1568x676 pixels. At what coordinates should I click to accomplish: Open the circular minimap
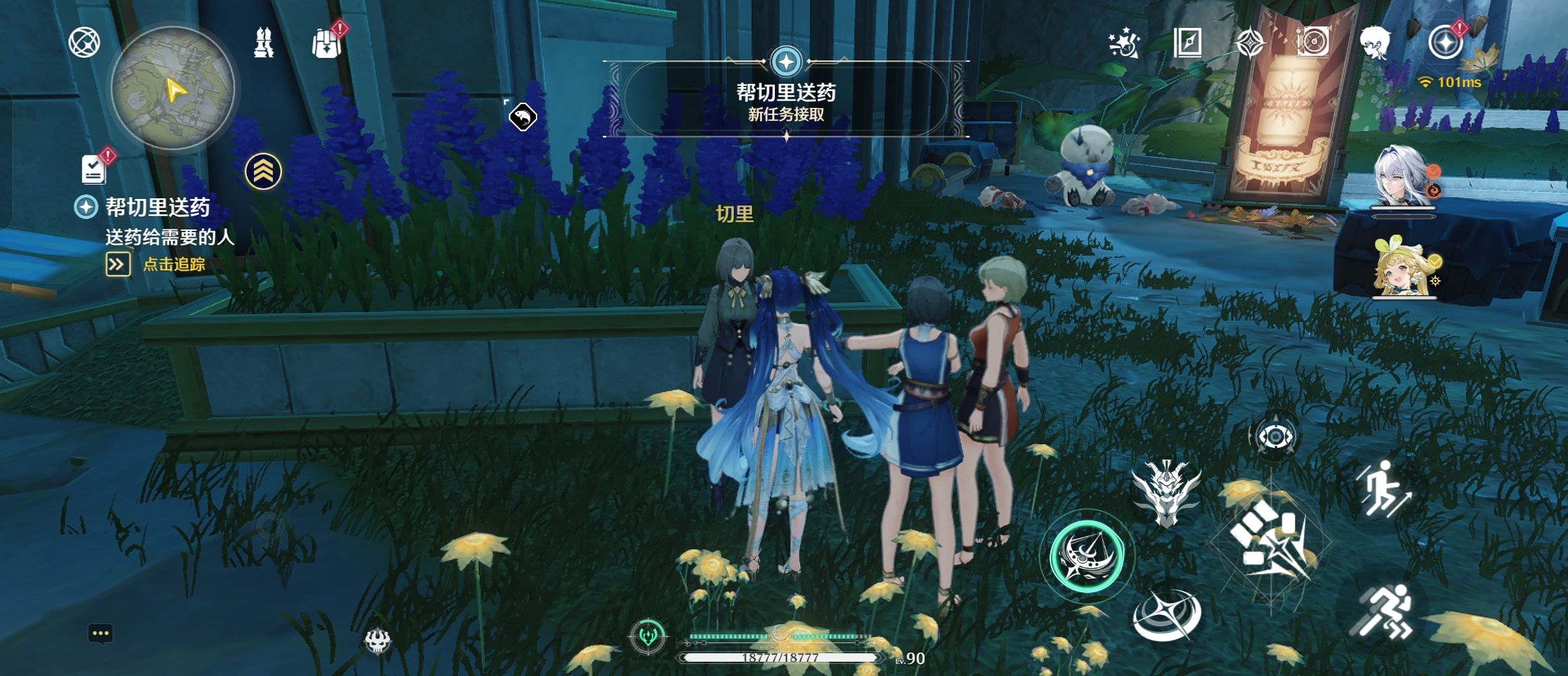pyautogui.click(x=173, y=88)
